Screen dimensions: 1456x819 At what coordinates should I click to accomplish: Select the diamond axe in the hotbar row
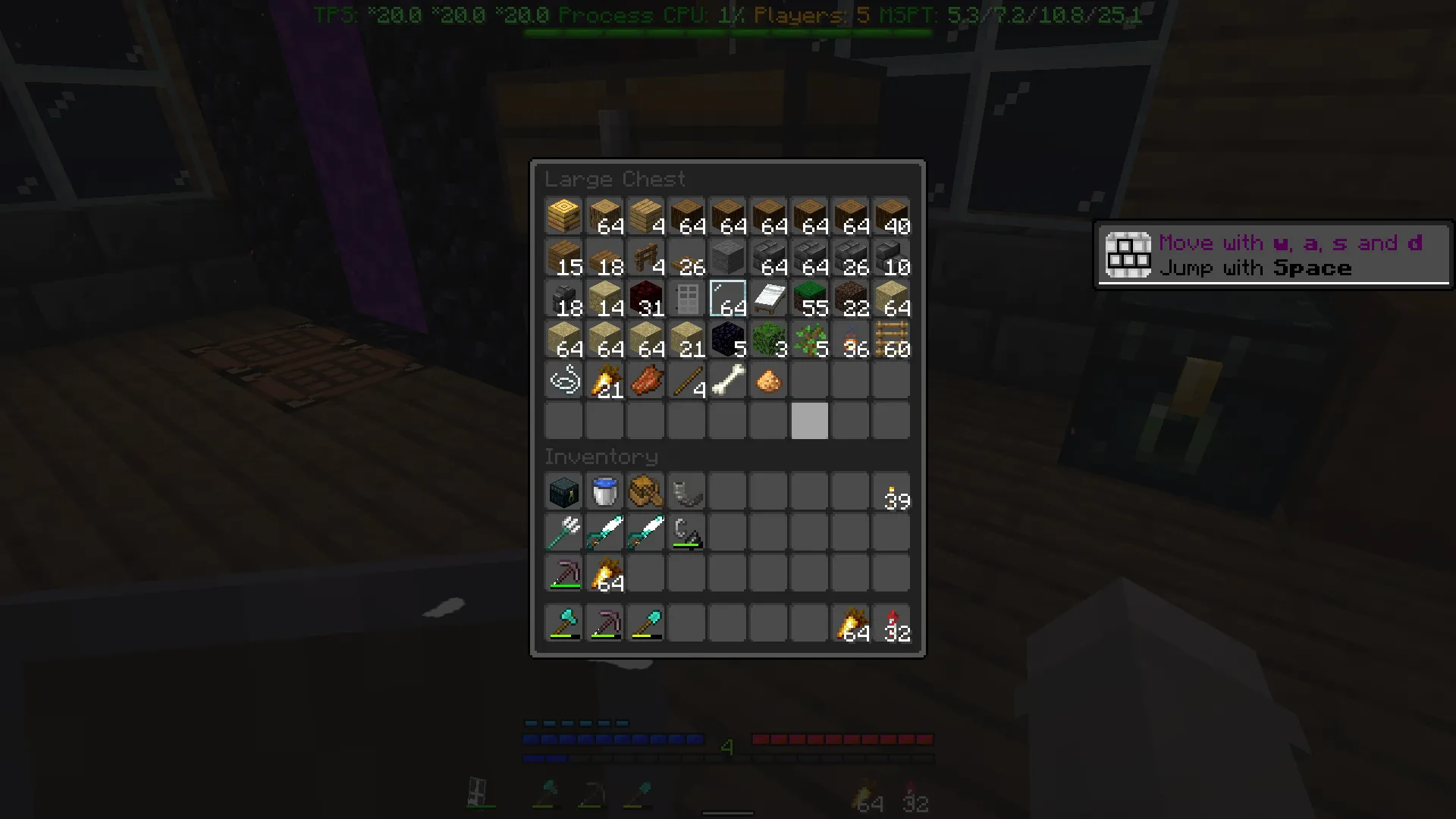(563, 622)
